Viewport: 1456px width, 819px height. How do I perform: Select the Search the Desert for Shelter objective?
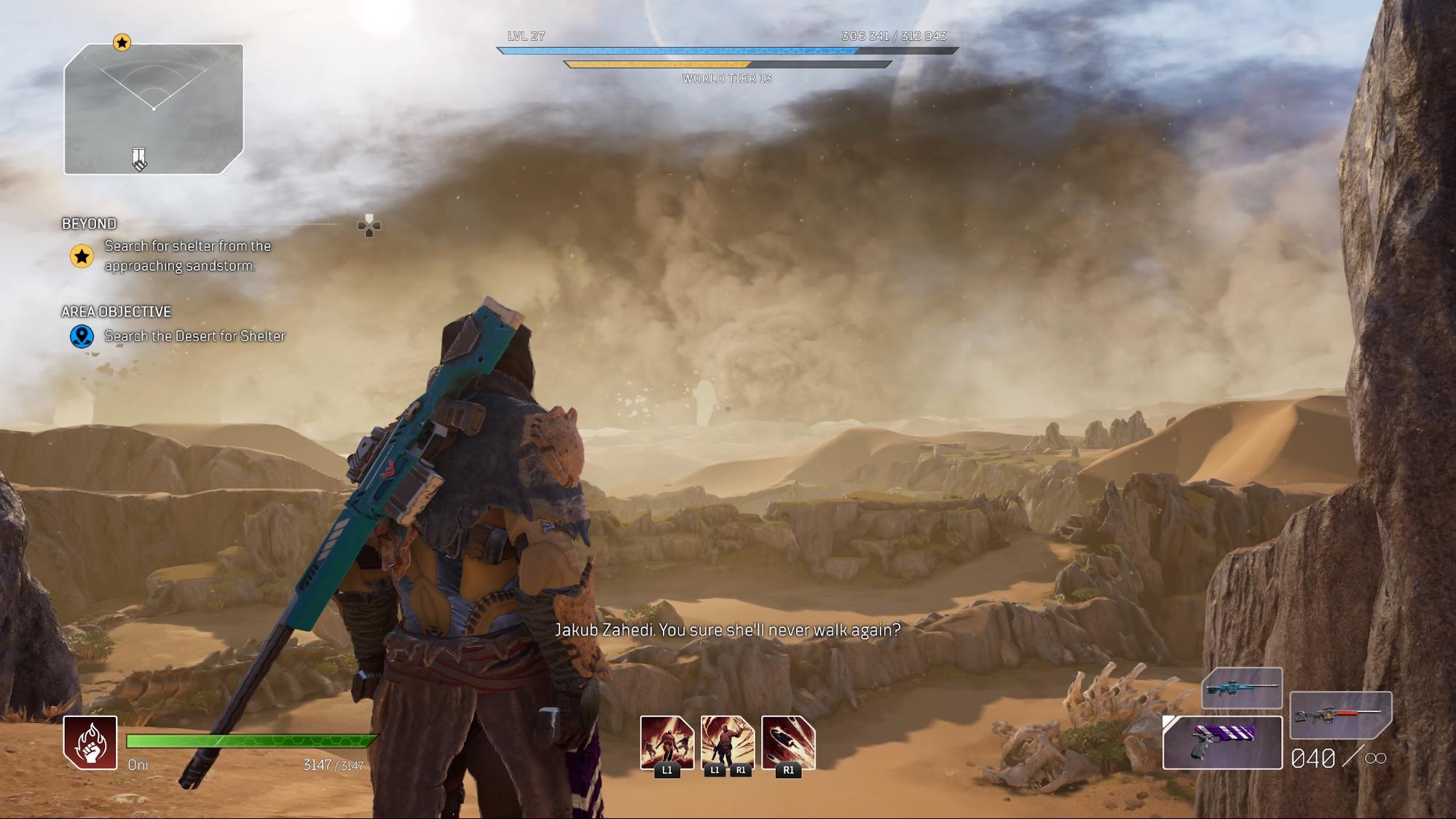pos(194,336)
